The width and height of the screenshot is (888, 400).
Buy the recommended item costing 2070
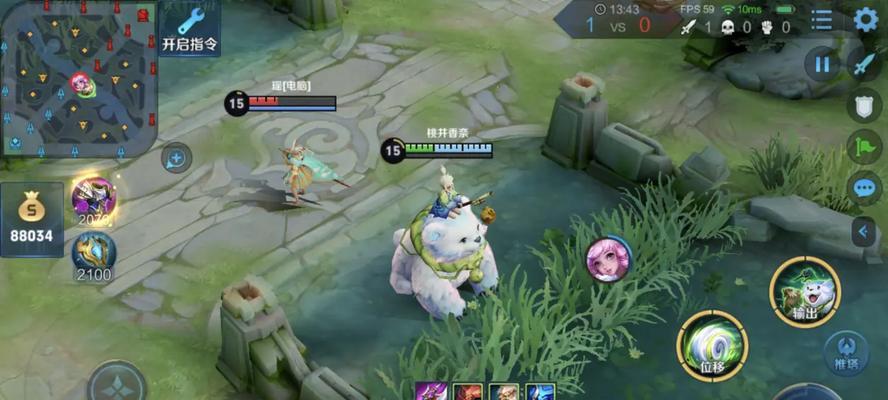pyautogui.click(x=93, y=198)
